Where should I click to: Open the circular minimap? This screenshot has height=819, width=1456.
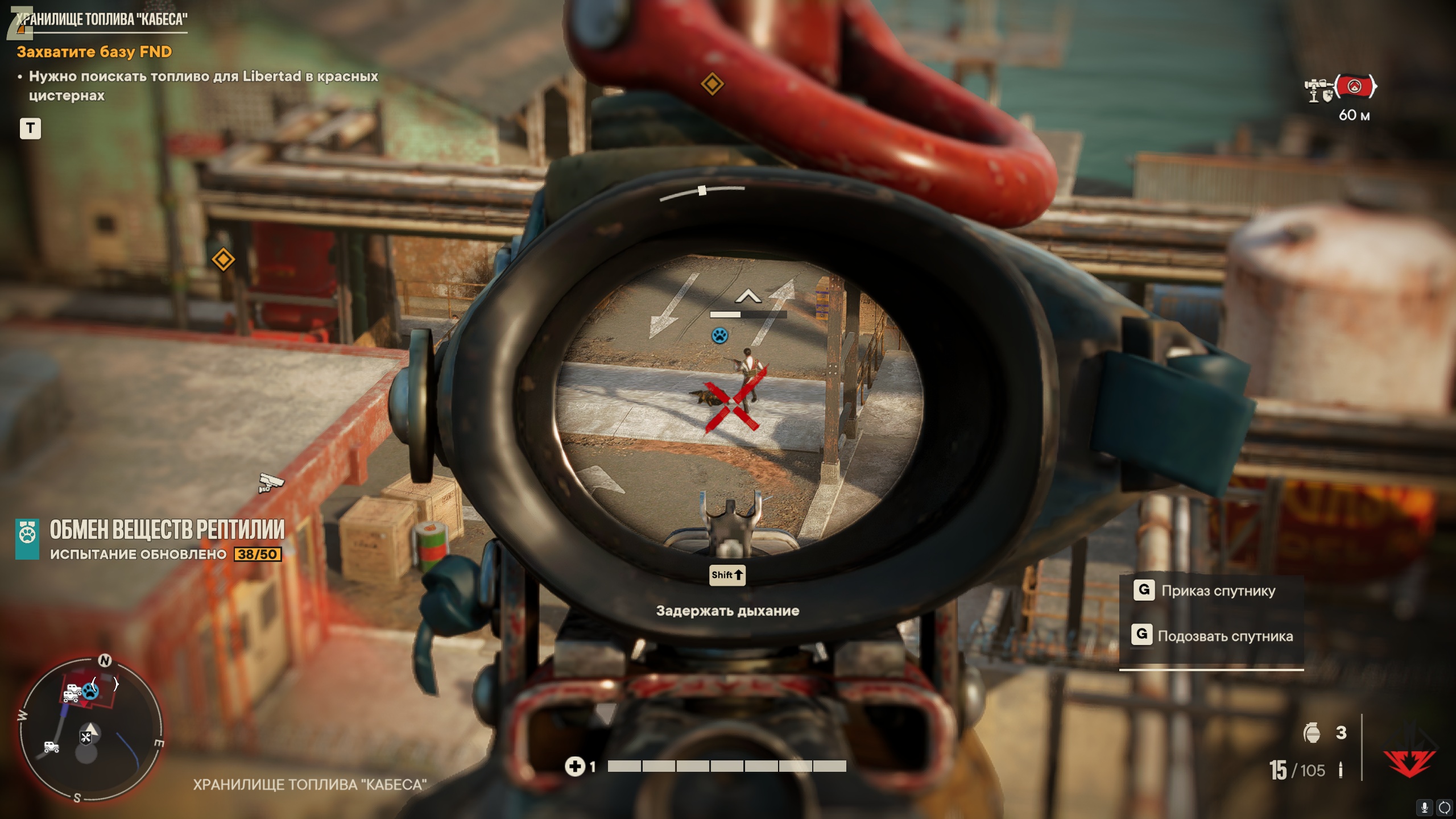point(91,730)
